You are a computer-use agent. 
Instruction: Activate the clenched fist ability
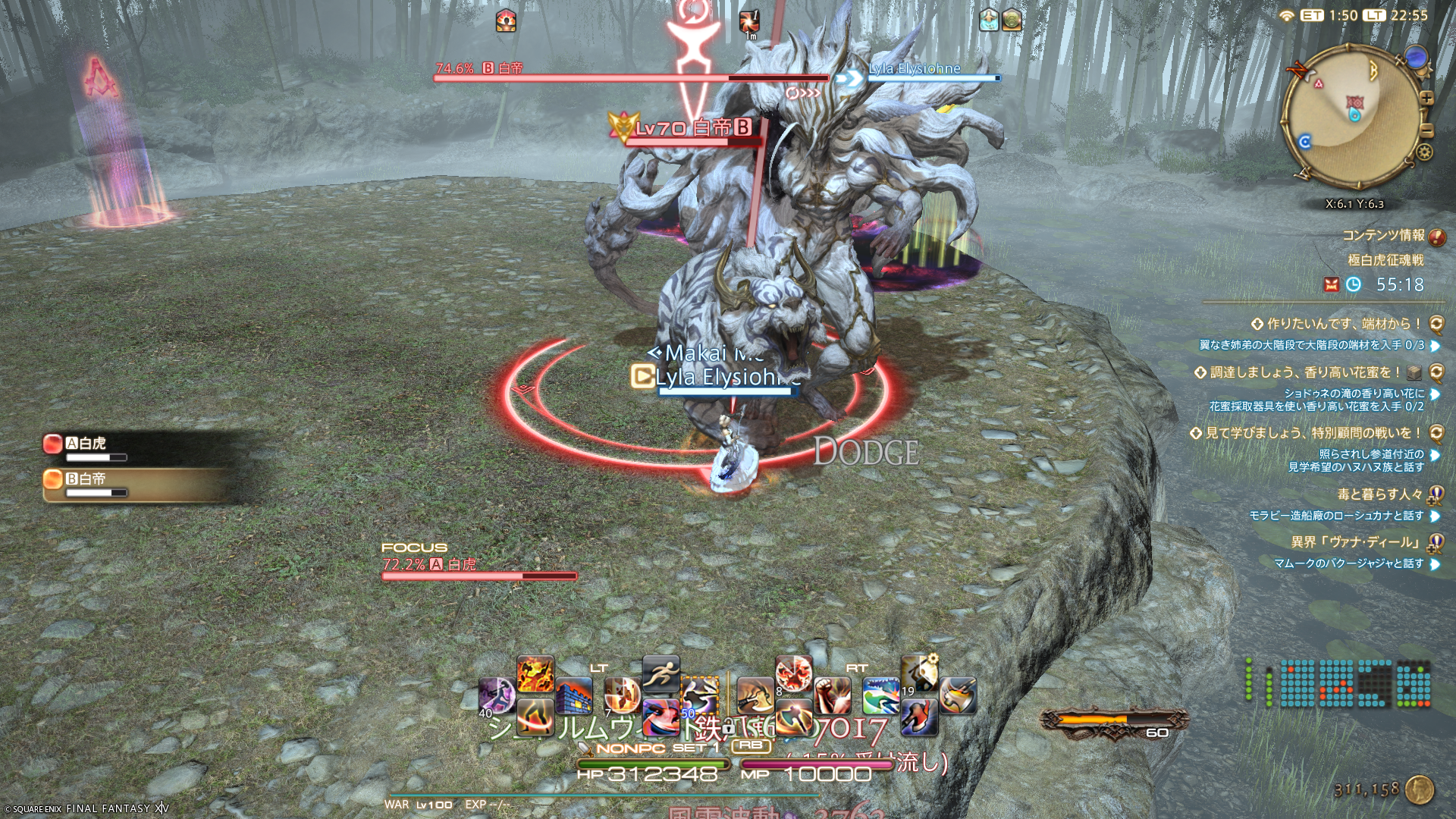[832, 695]
